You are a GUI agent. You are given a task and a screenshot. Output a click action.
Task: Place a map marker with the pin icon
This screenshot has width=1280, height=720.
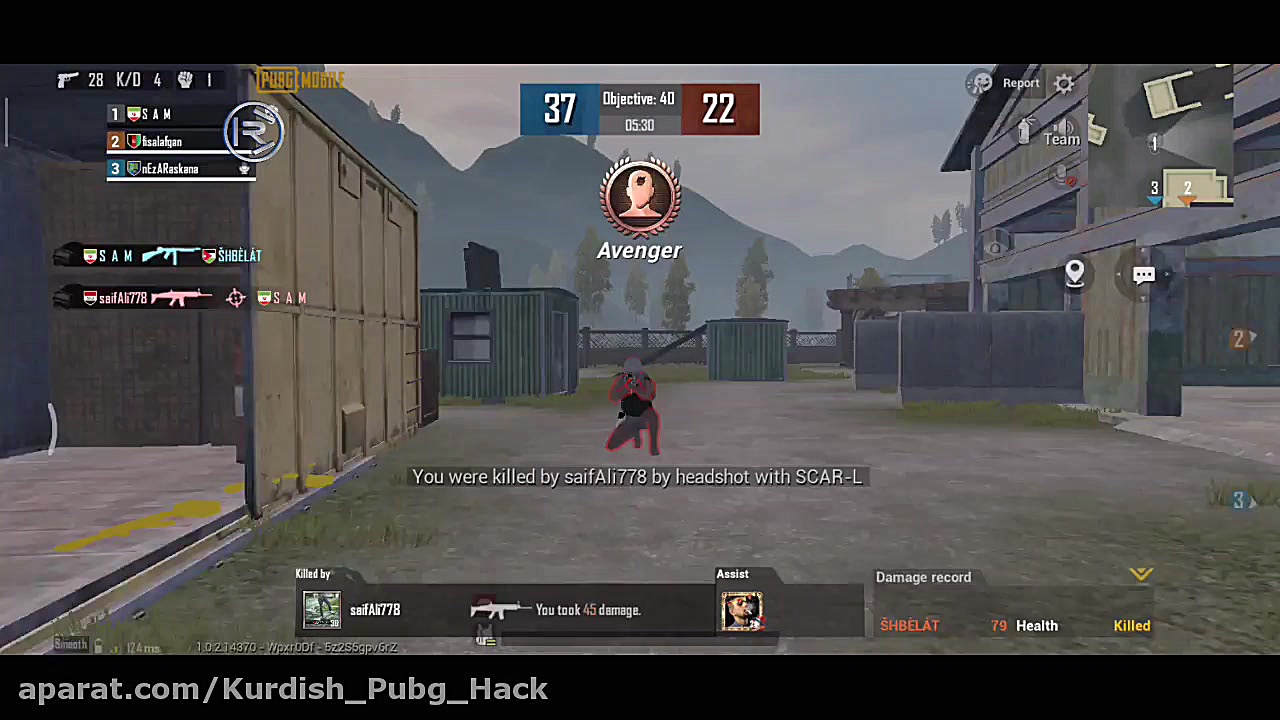pyautogui.click(x=1075, y=272)
